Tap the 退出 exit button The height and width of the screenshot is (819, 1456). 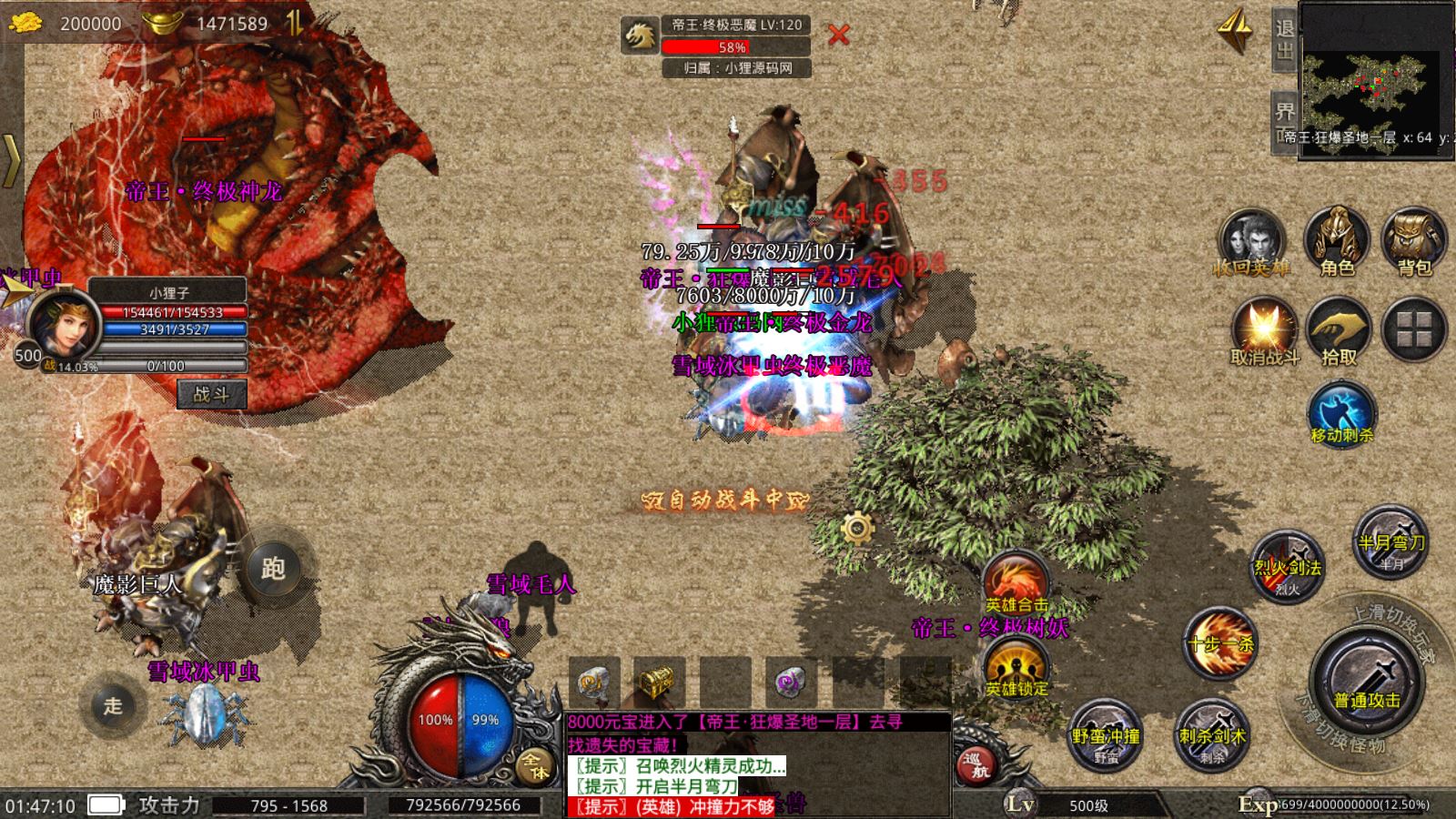(1284, 41)
